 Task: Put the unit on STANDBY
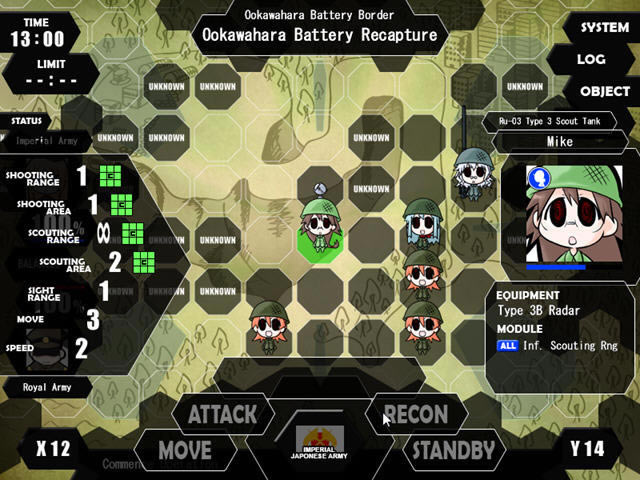click(x=453, y=450)
